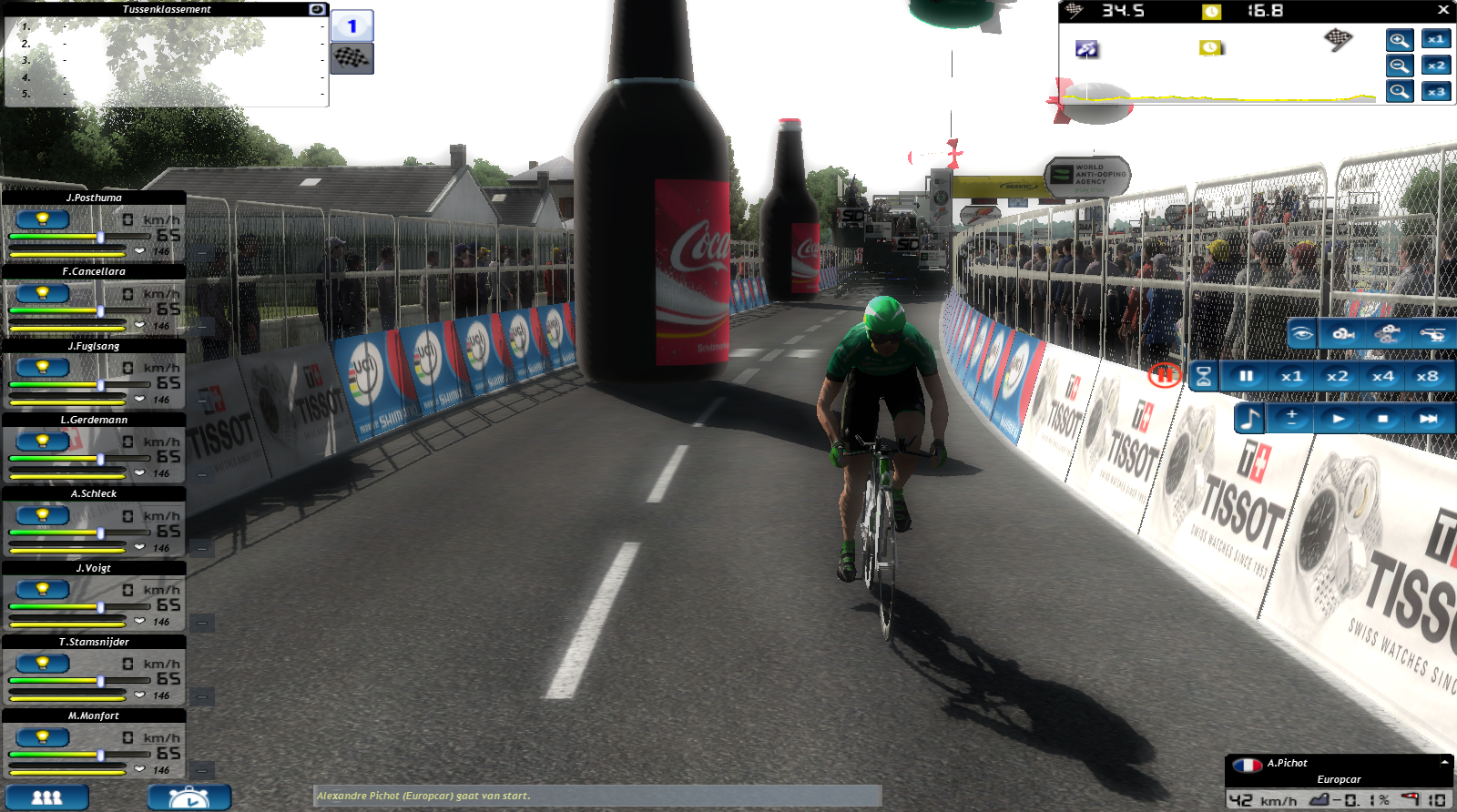Stop the music playback
Viewport: 1457px width, 812px height.
click(x=1382, y=419)
